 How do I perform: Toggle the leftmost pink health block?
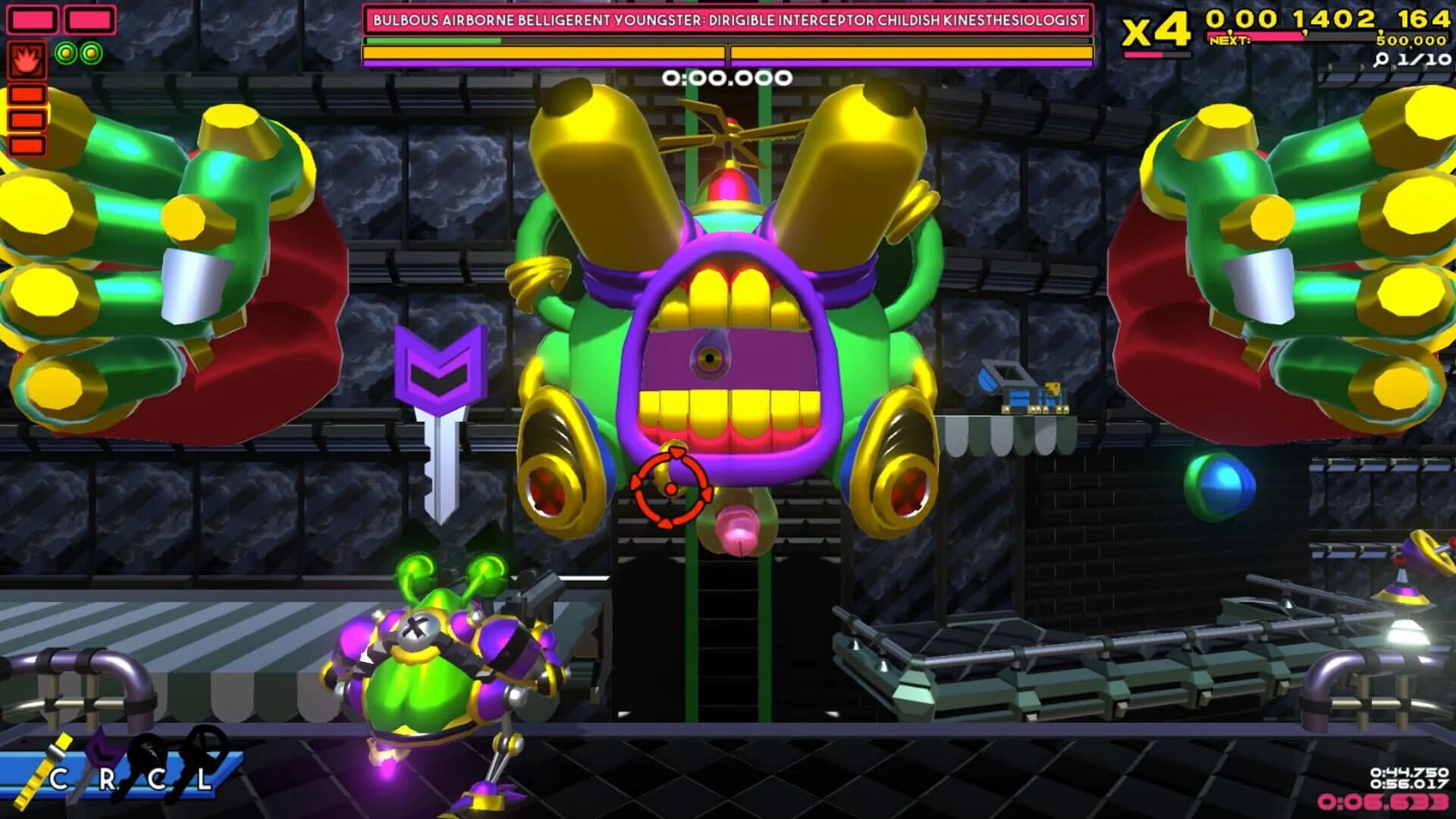tap(32, 20)
